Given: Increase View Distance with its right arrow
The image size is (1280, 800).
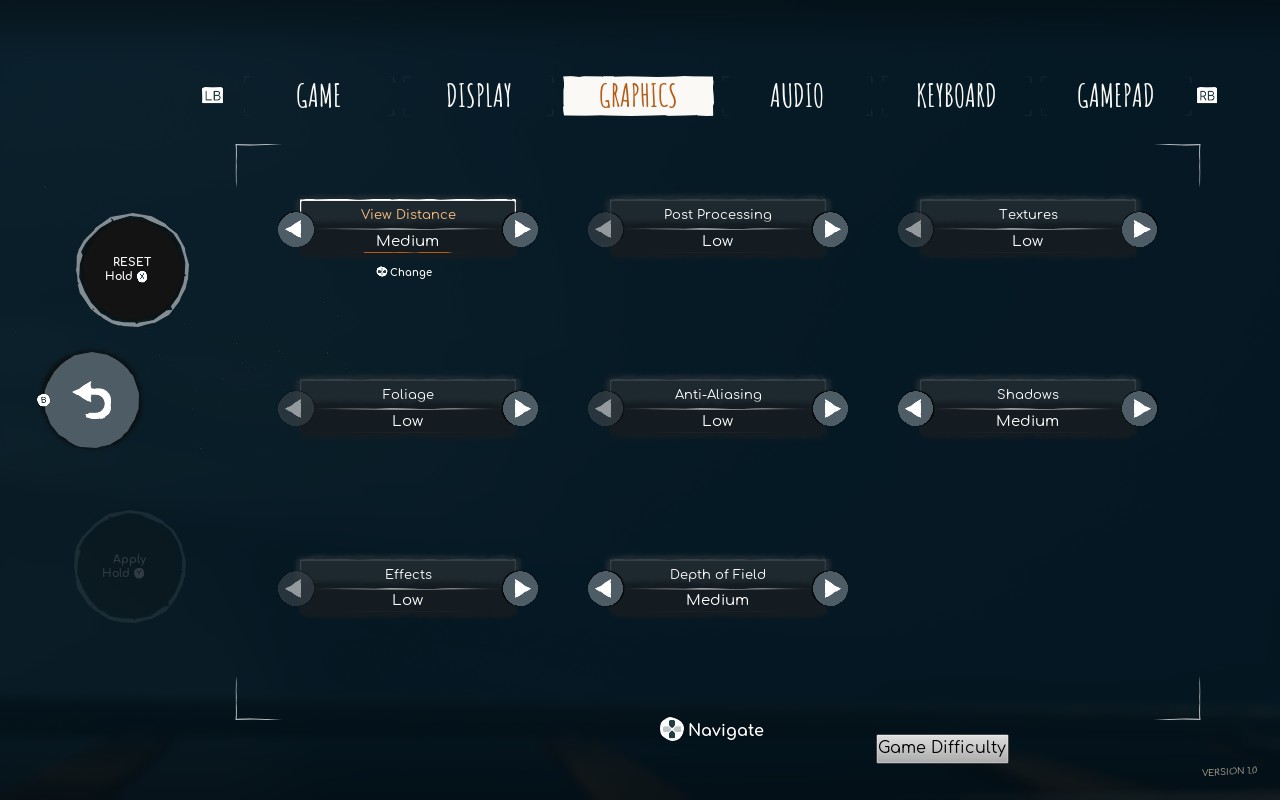Looking at the screenshot, I should [520, 229].
